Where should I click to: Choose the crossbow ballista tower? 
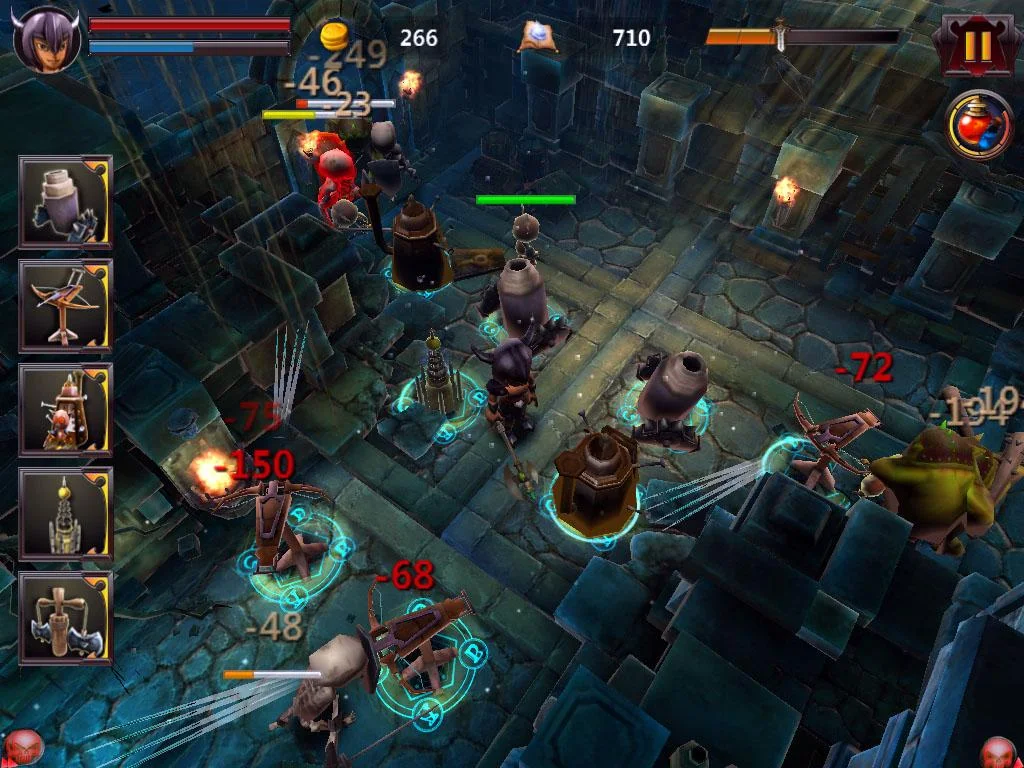[65, 305]
